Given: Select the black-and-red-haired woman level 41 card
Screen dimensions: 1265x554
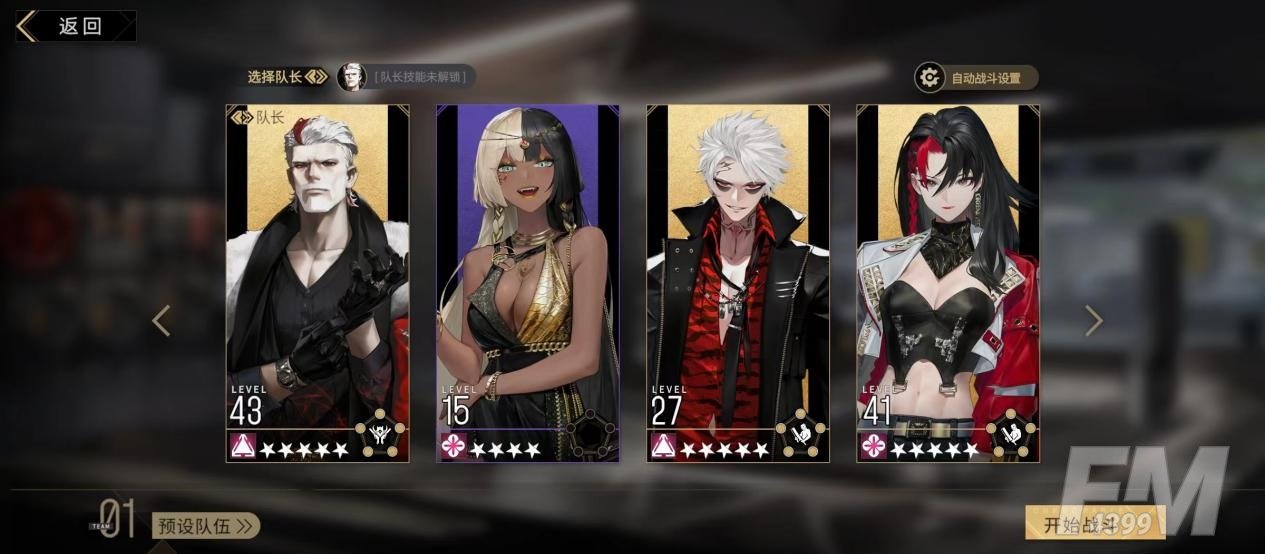Looking at the screenshot, I should coord(948,283).
